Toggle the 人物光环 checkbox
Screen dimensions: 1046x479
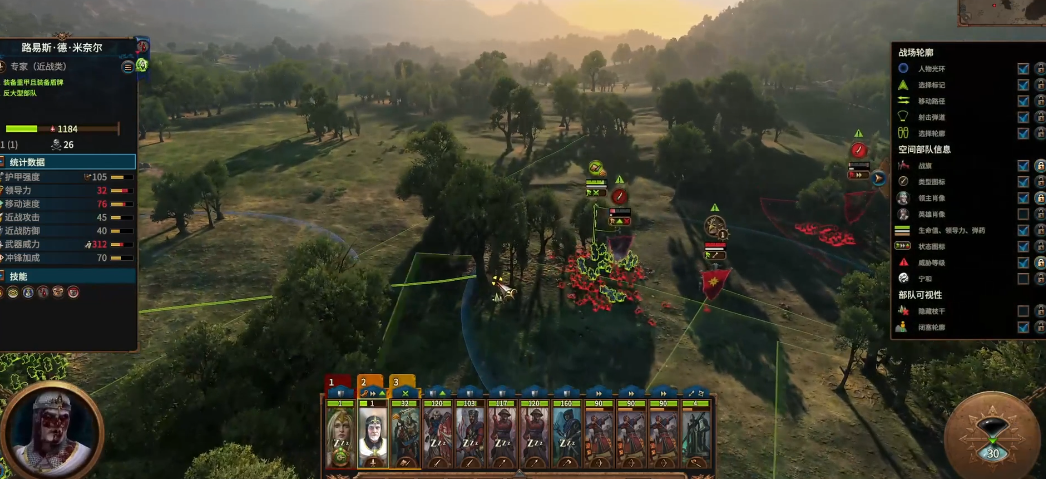[x=1023, y=69]
